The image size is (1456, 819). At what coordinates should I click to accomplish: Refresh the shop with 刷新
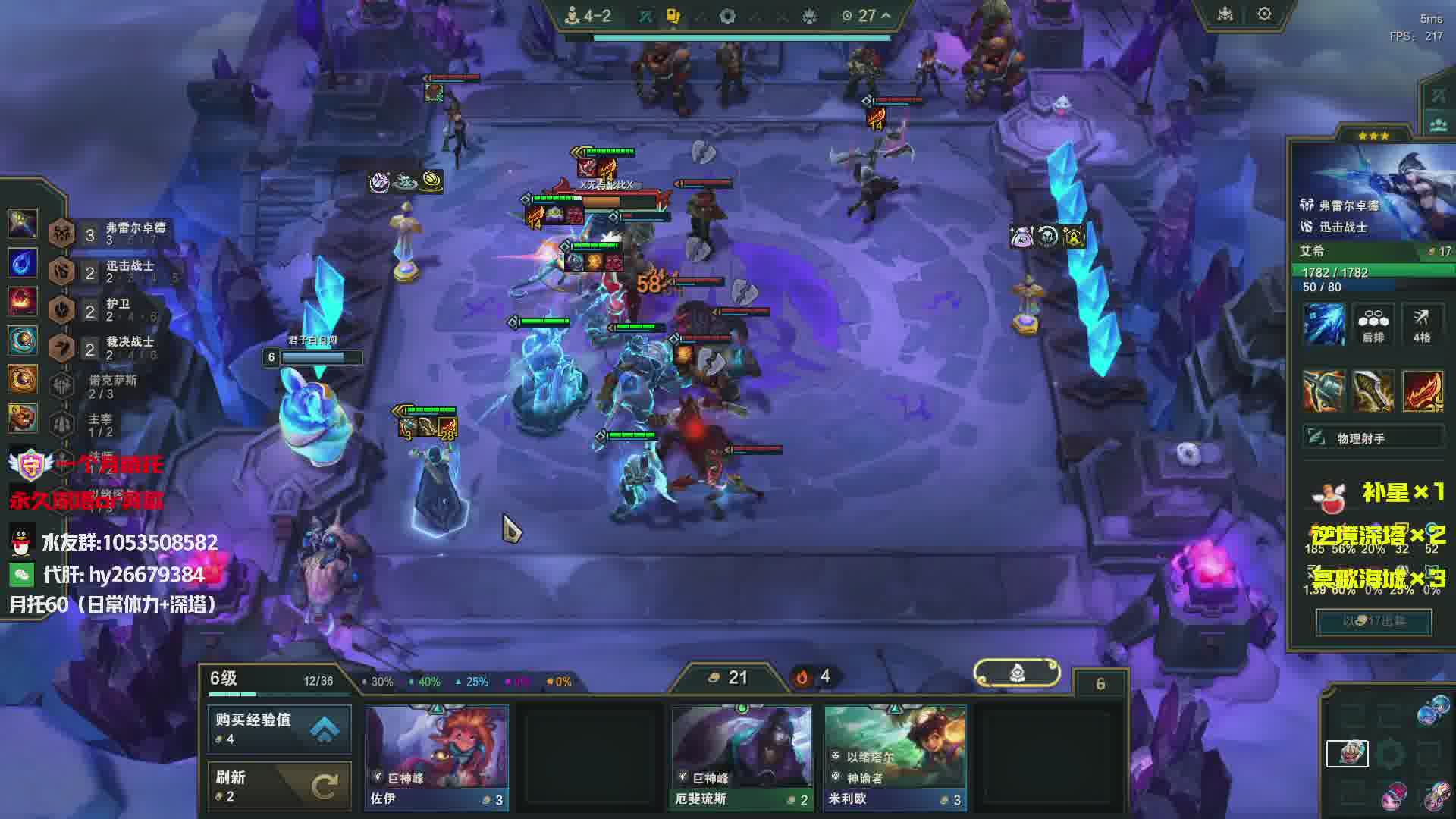click(279, 786)
